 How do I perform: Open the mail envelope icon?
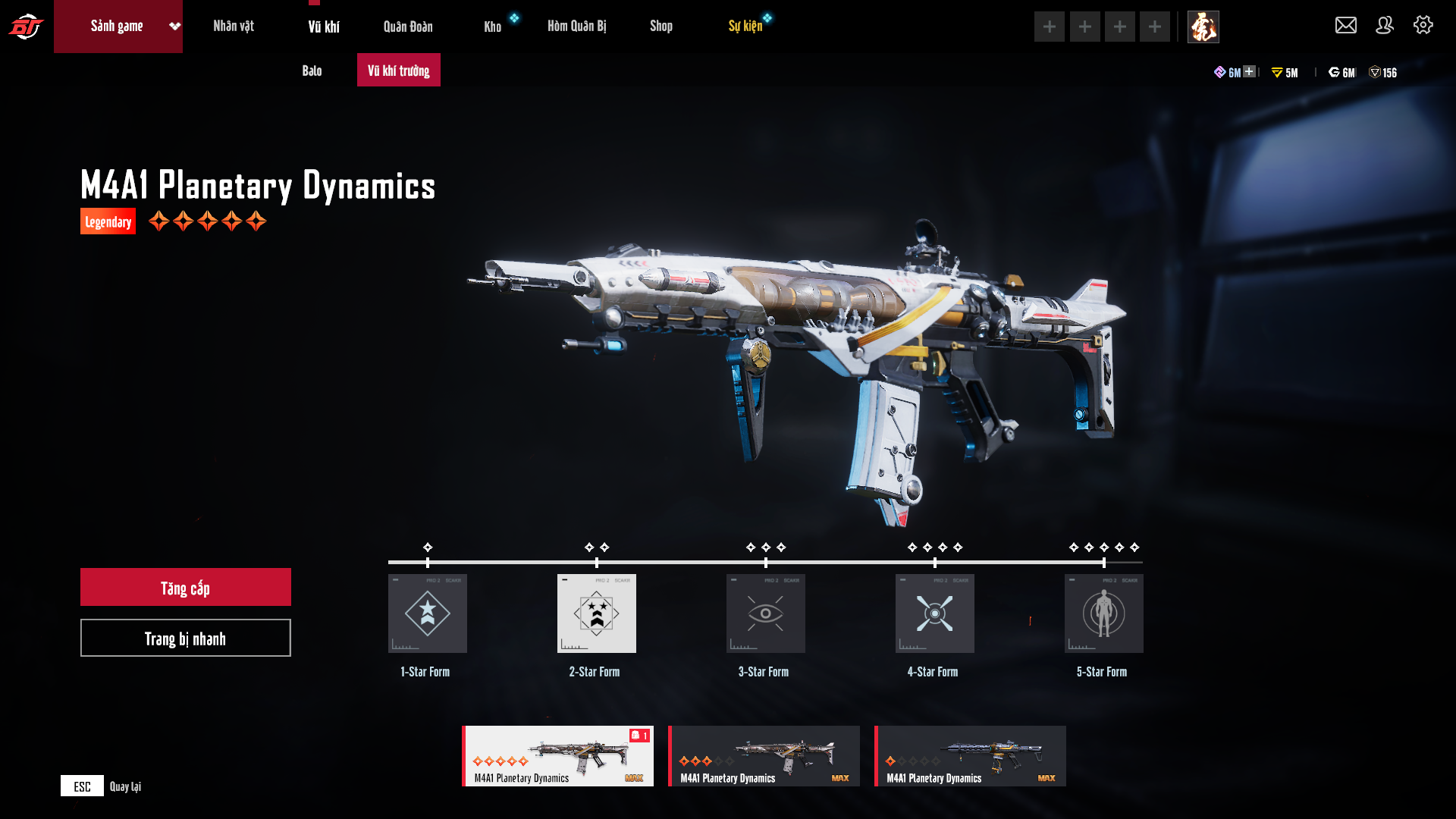[x=1346, y=26]
